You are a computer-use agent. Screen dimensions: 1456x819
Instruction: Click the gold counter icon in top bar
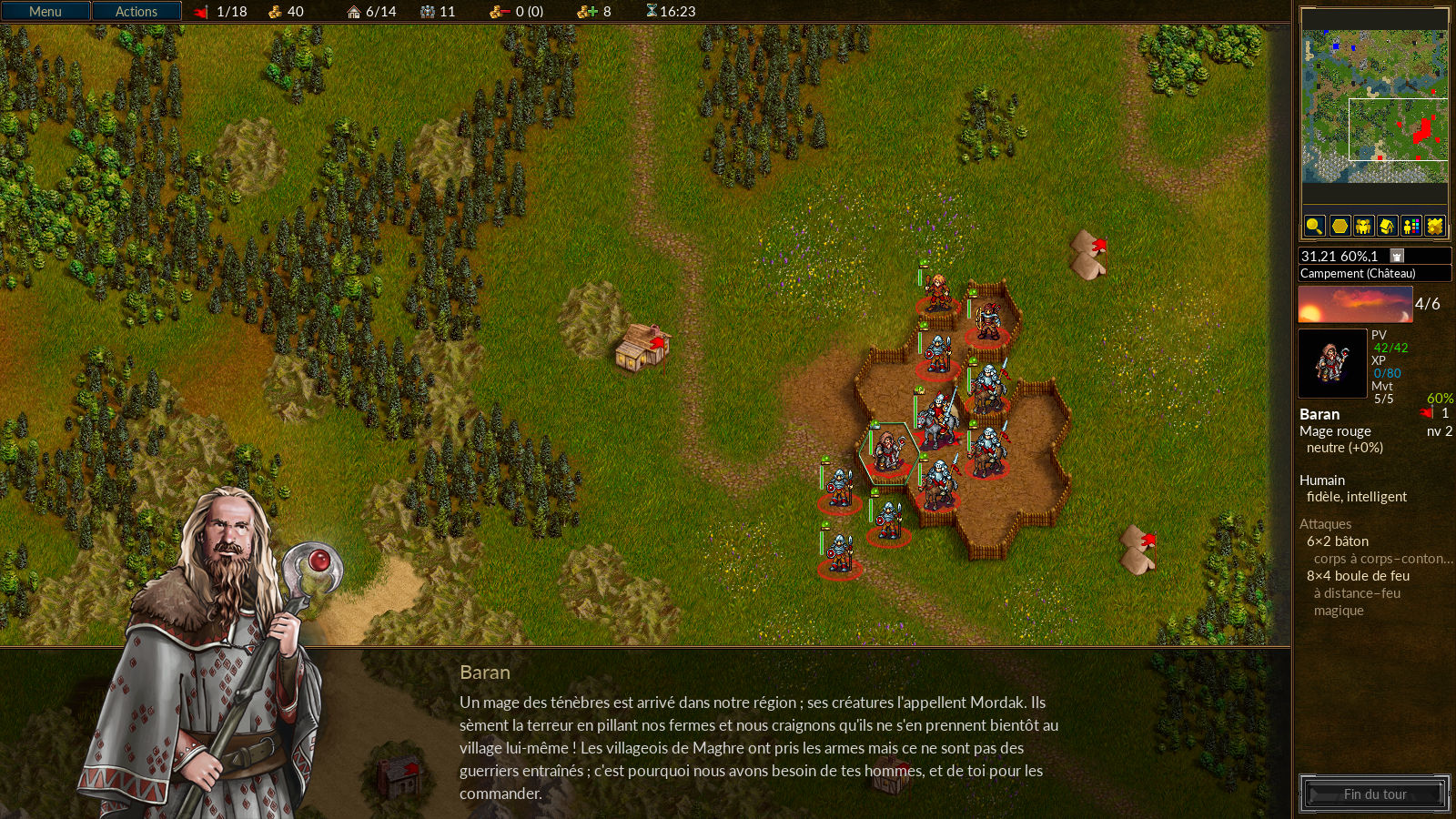(275, 12)
